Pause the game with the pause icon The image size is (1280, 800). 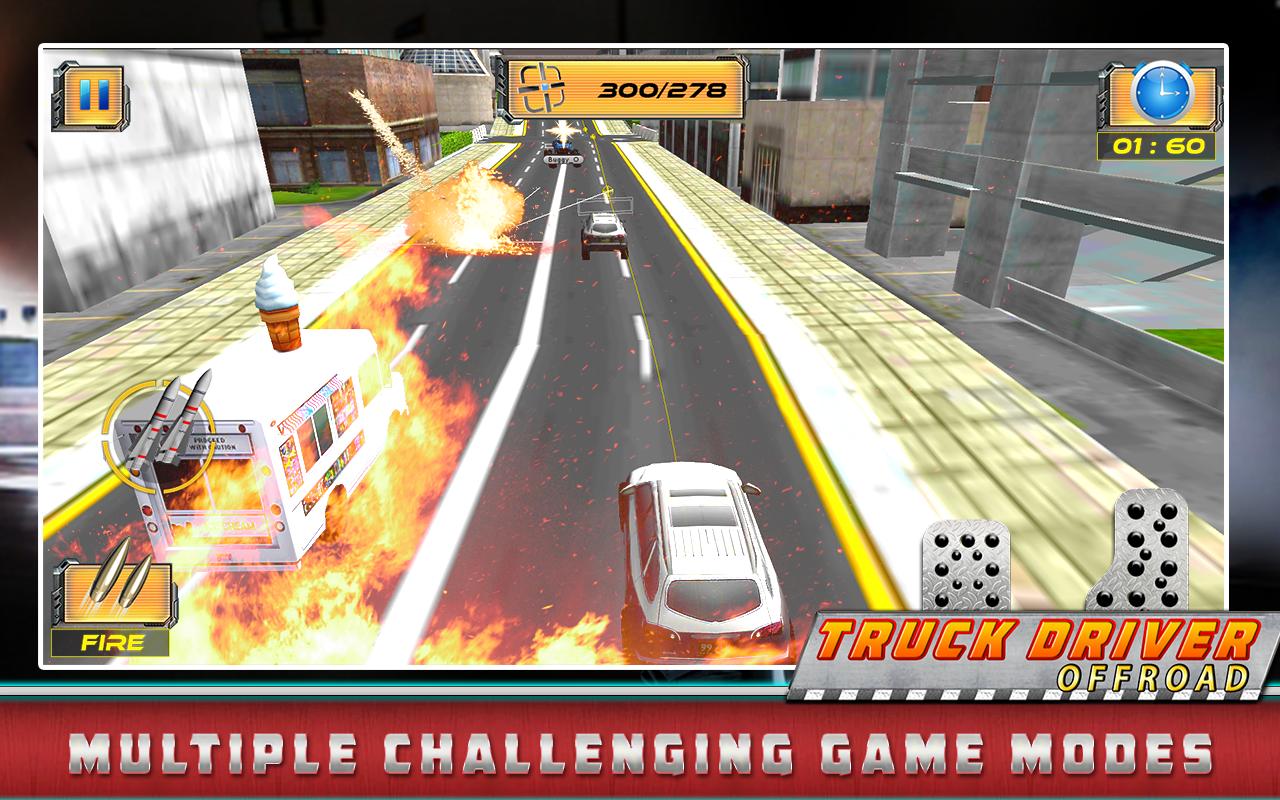pyautogui.click(x=95, y=94)
